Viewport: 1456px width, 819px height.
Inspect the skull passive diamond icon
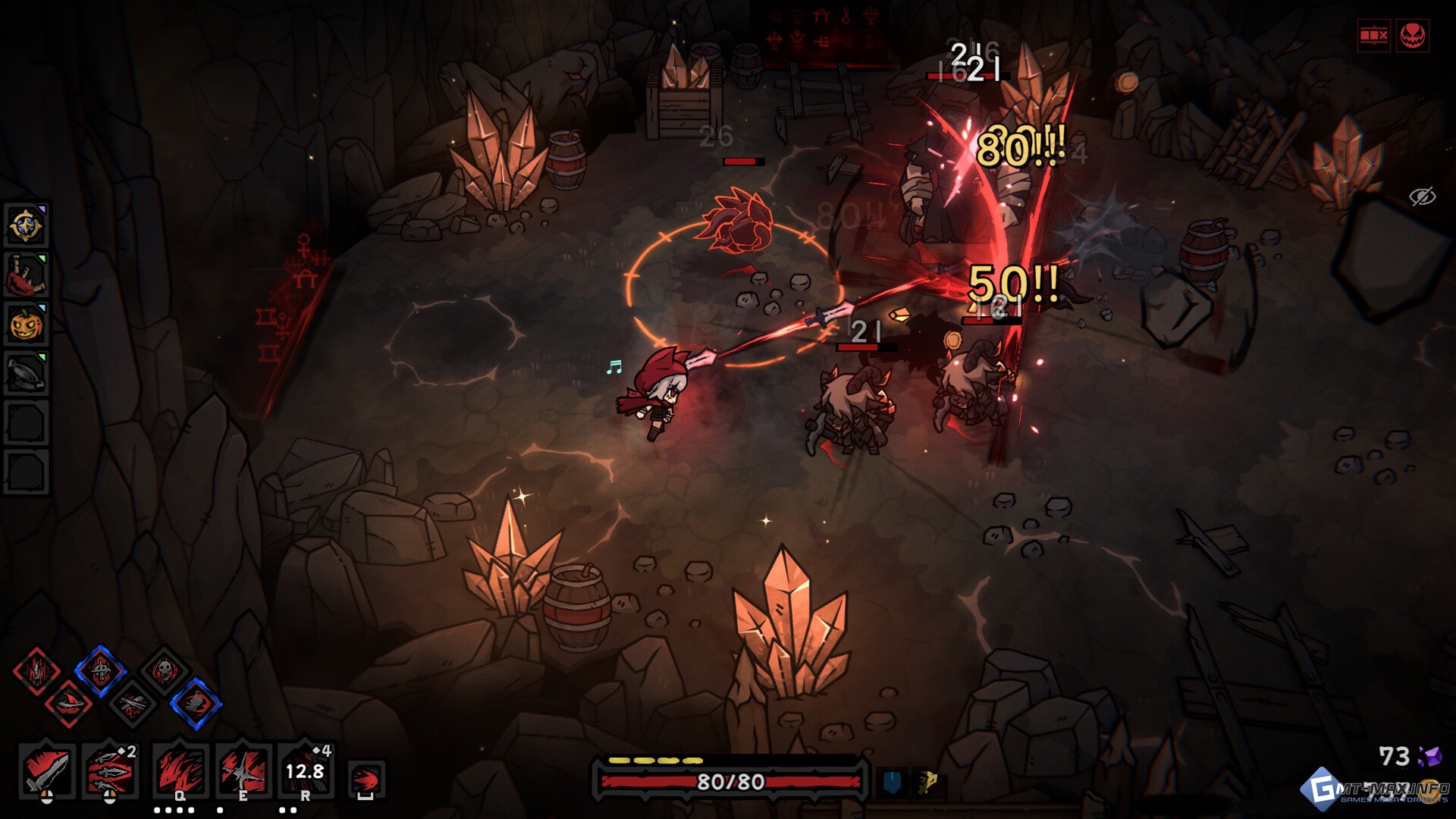tap(164, 670)
